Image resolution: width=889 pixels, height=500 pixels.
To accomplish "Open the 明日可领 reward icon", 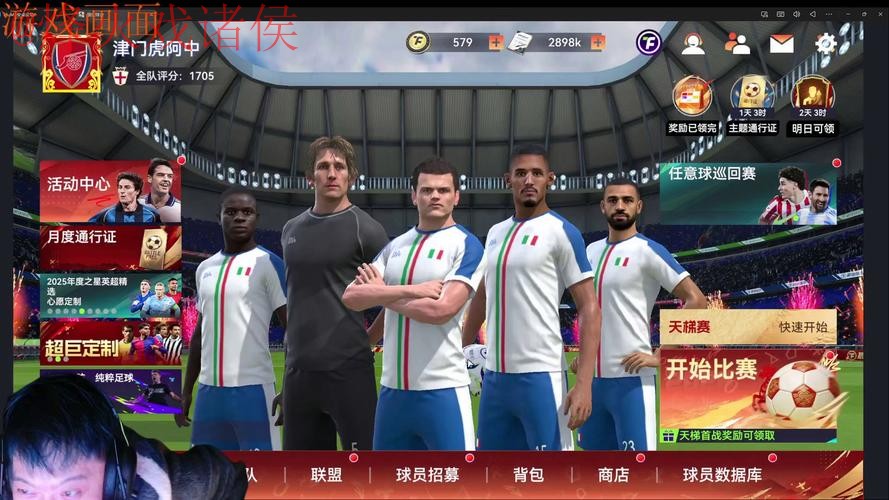I will 812,97.
